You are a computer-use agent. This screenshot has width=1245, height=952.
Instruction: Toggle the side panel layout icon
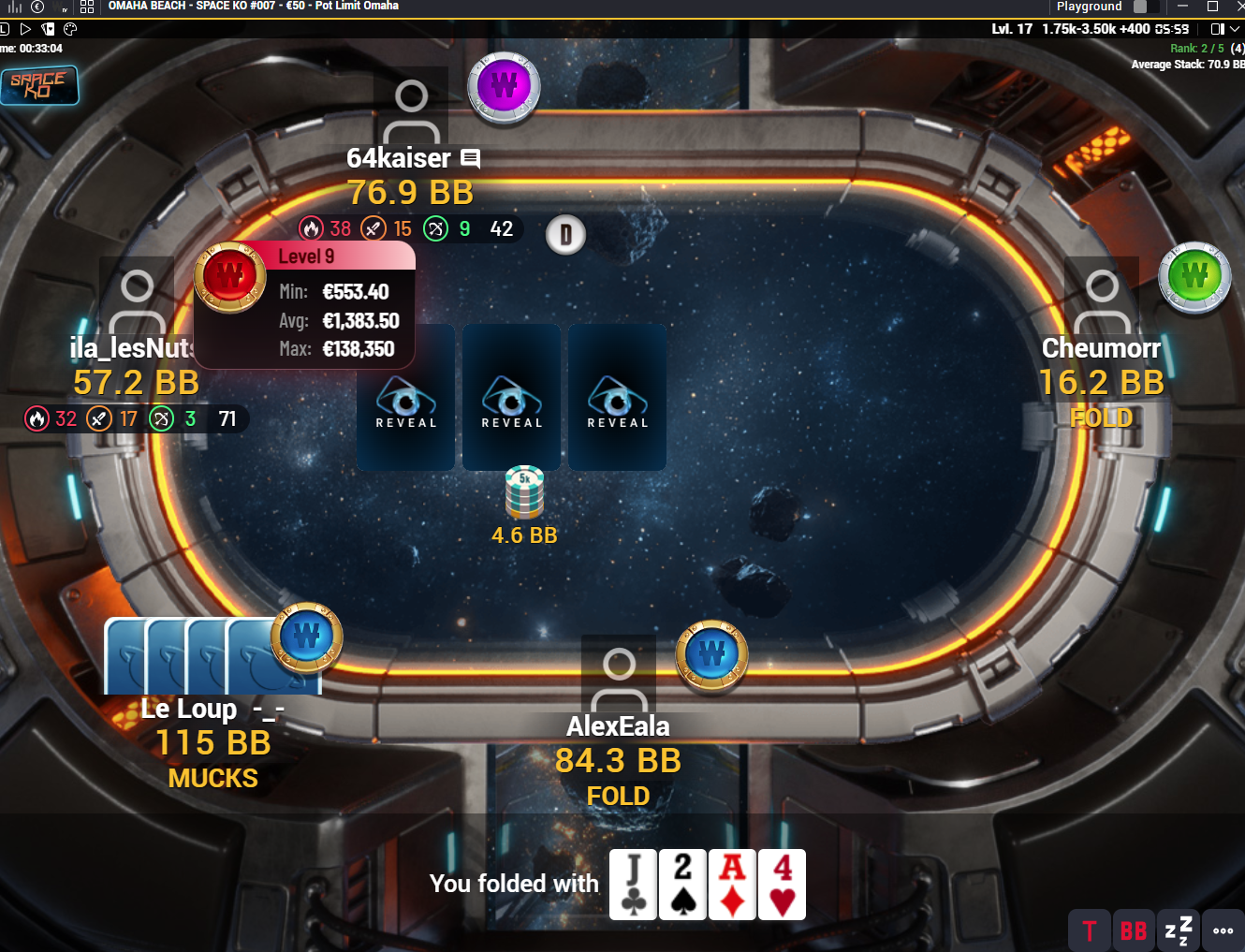click(x=1218, y=29)
